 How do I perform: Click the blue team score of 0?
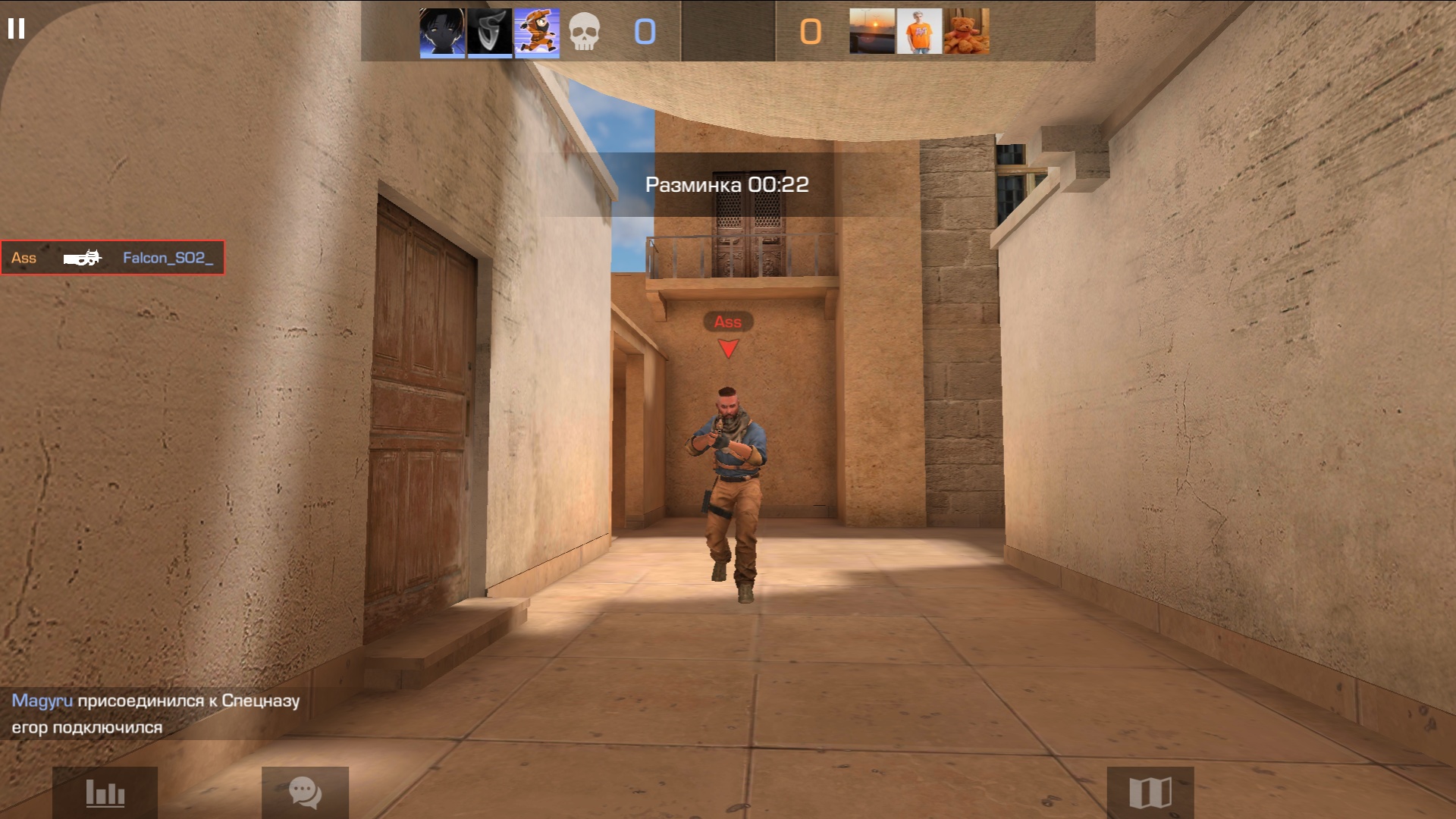(x=645, y=32)
